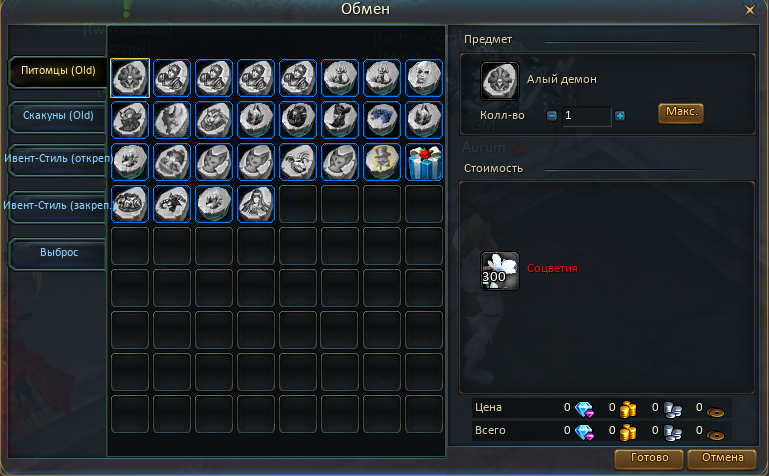Decrease the item quantity with minus
This screenshot has height=476, width=769.
(x=552, y=116)
